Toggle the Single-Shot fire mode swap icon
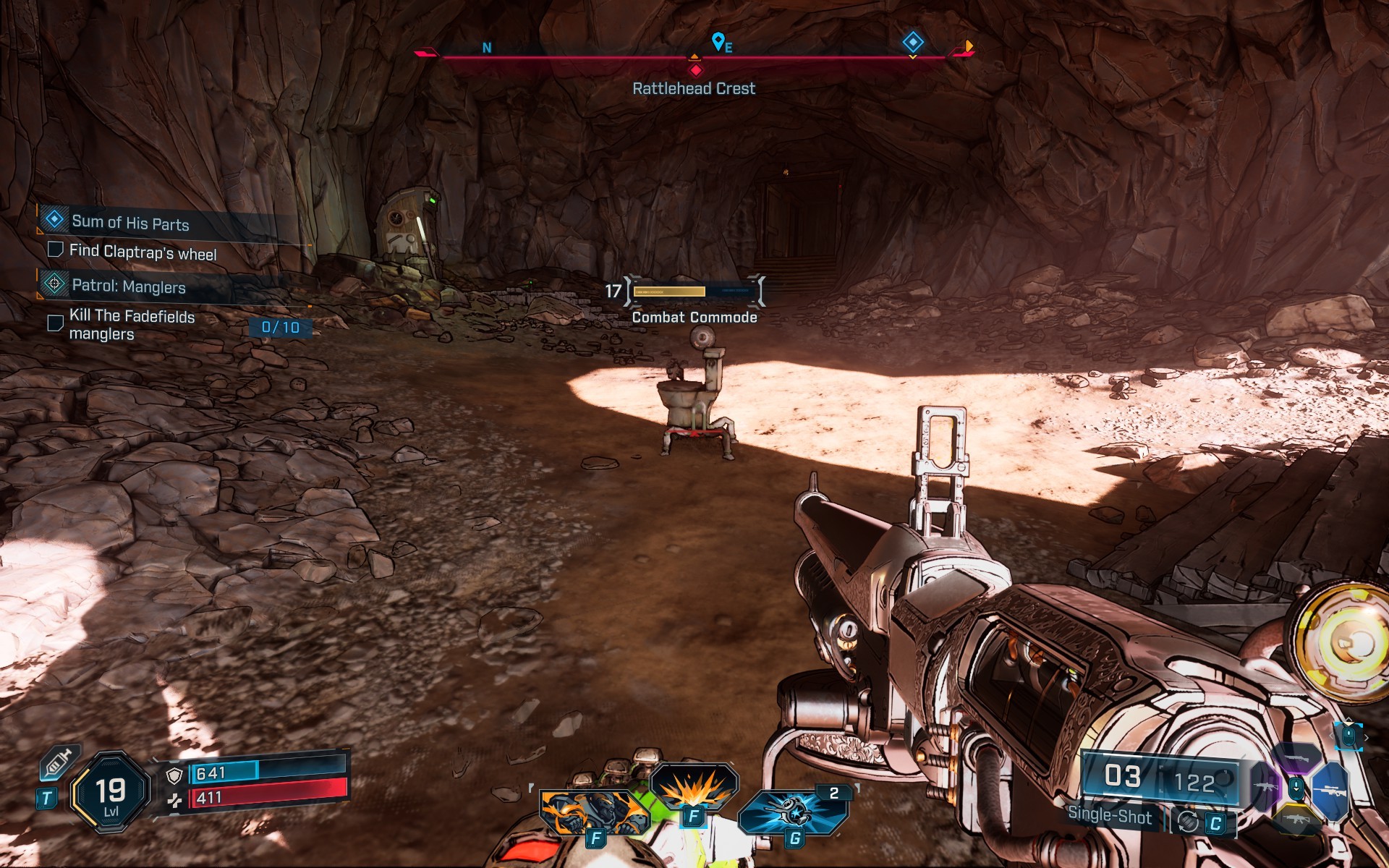Screen dimensions: 1389x868 click(1187, 822)
